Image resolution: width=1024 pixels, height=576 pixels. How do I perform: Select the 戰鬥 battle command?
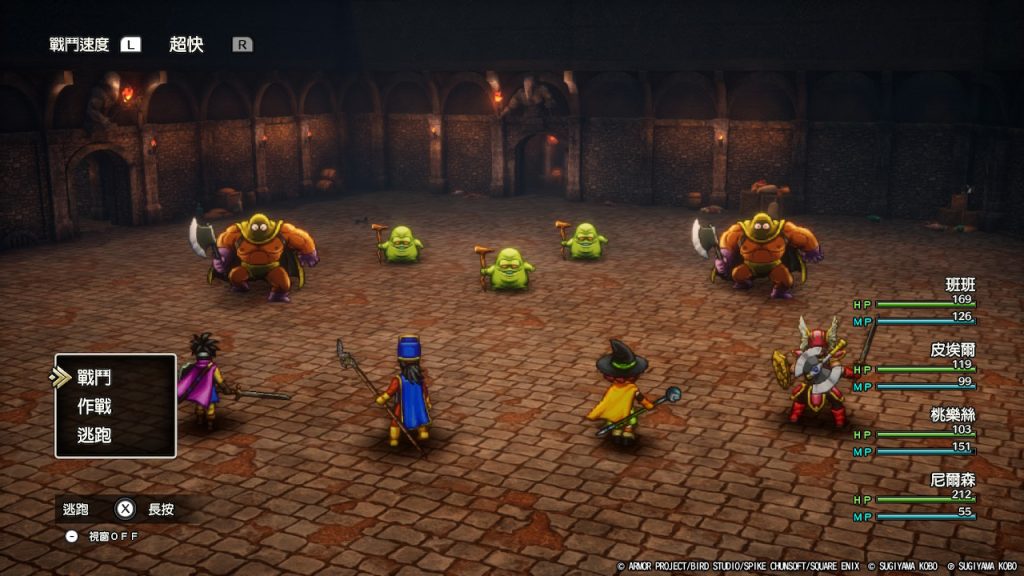pos(94,378)
